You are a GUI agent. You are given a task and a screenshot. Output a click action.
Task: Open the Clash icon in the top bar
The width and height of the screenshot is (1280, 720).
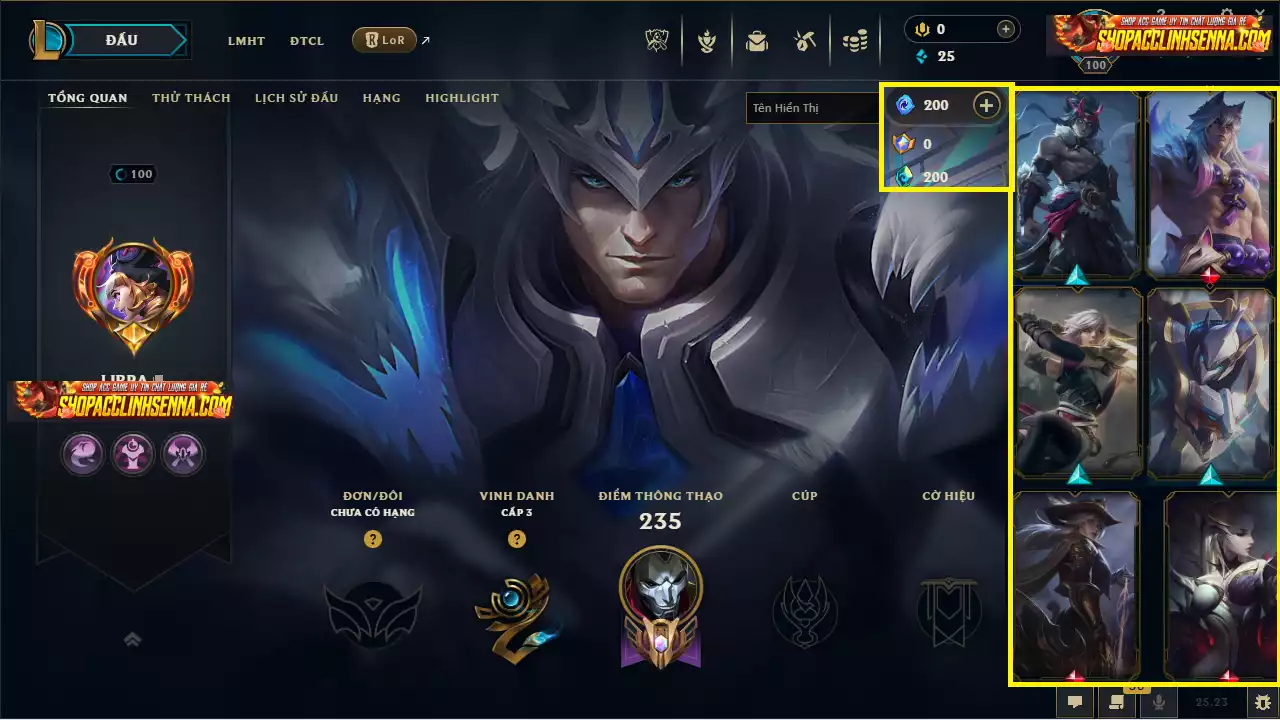click(x=707, y=41)
